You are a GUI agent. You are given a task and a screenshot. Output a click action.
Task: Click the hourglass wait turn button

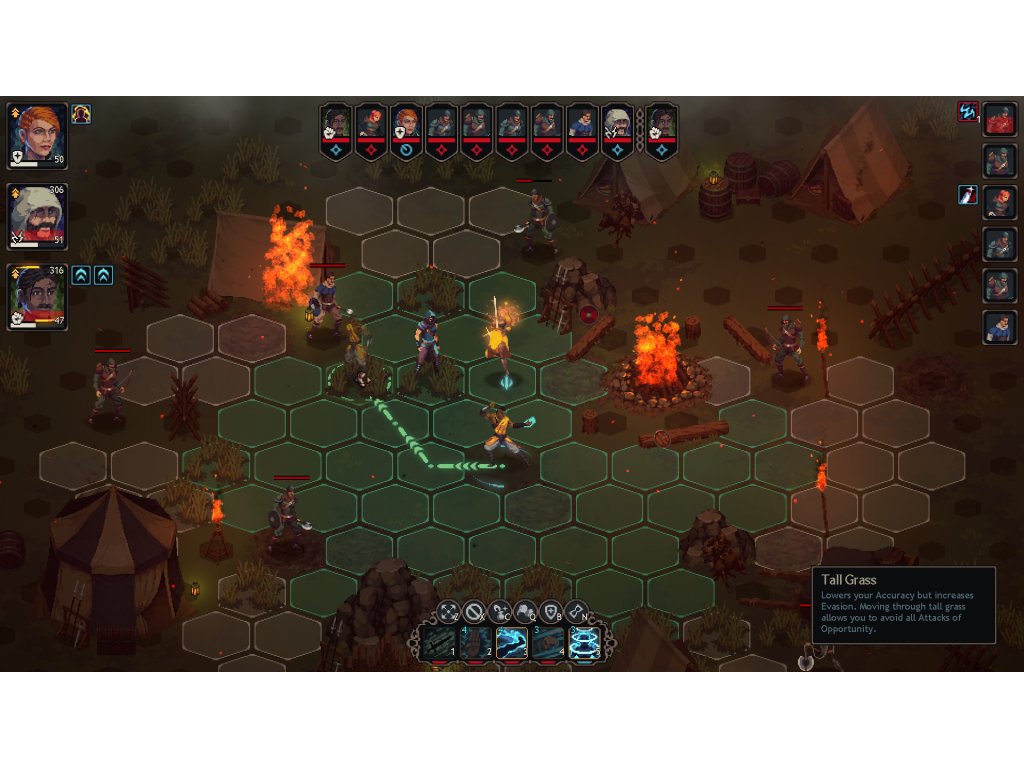click(577, 611)
